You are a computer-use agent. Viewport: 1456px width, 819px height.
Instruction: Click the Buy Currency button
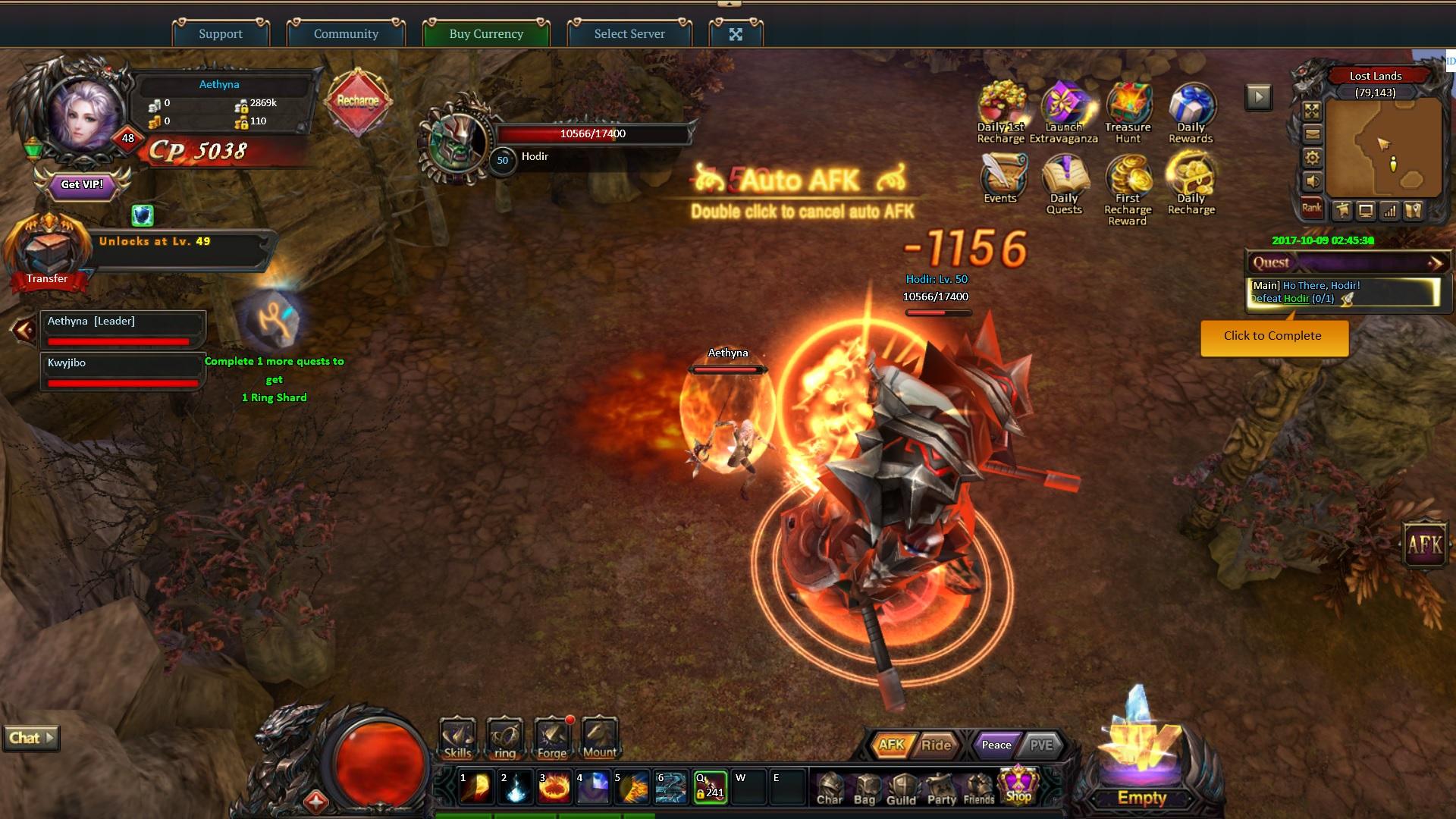486,33
